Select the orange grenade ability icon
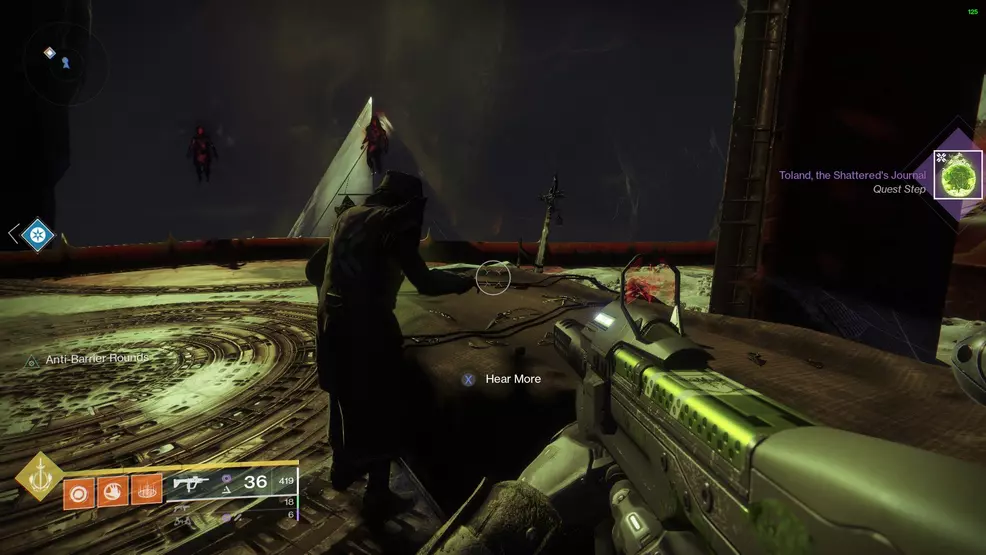 click(x=80, y=491)
